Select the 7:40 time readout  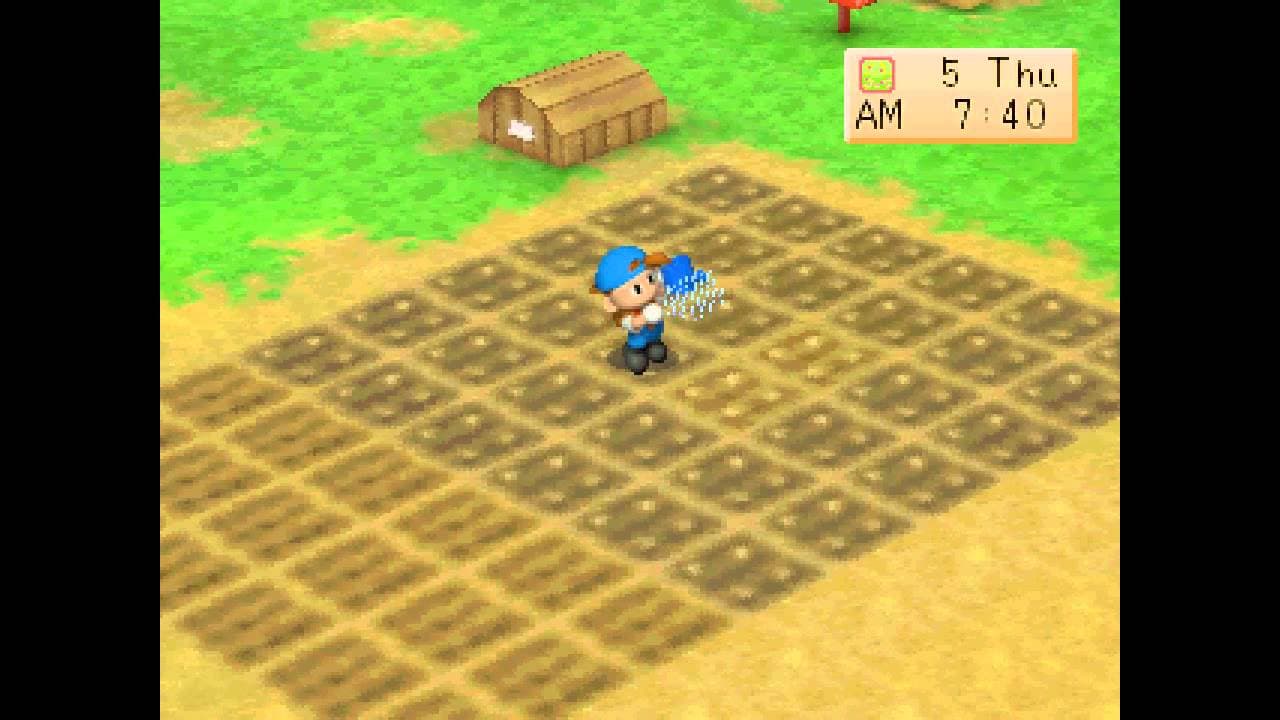[1000, 116]
